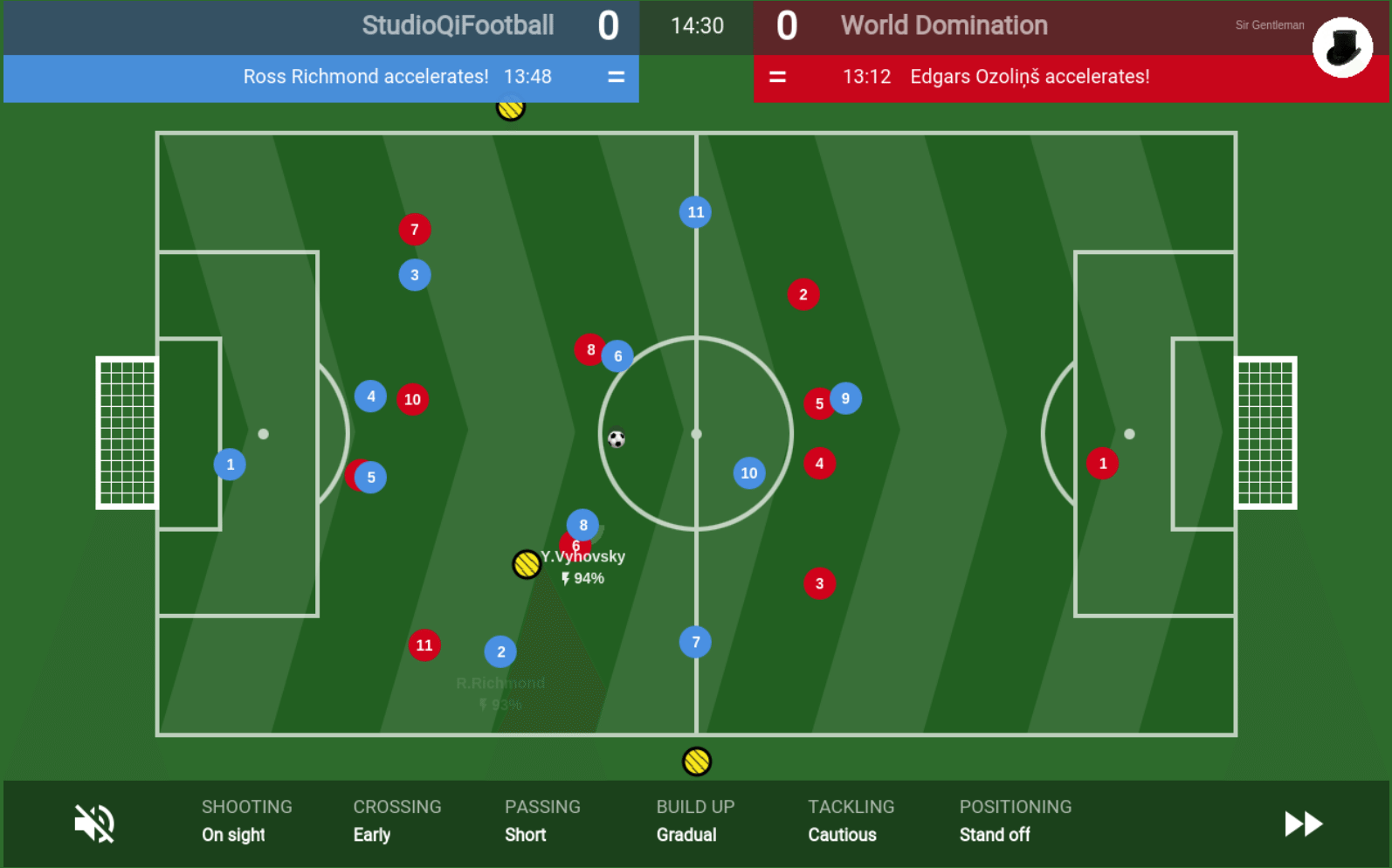
Task: Toggle SHOOTING away from On sight
Action: (x=246, y=821)
